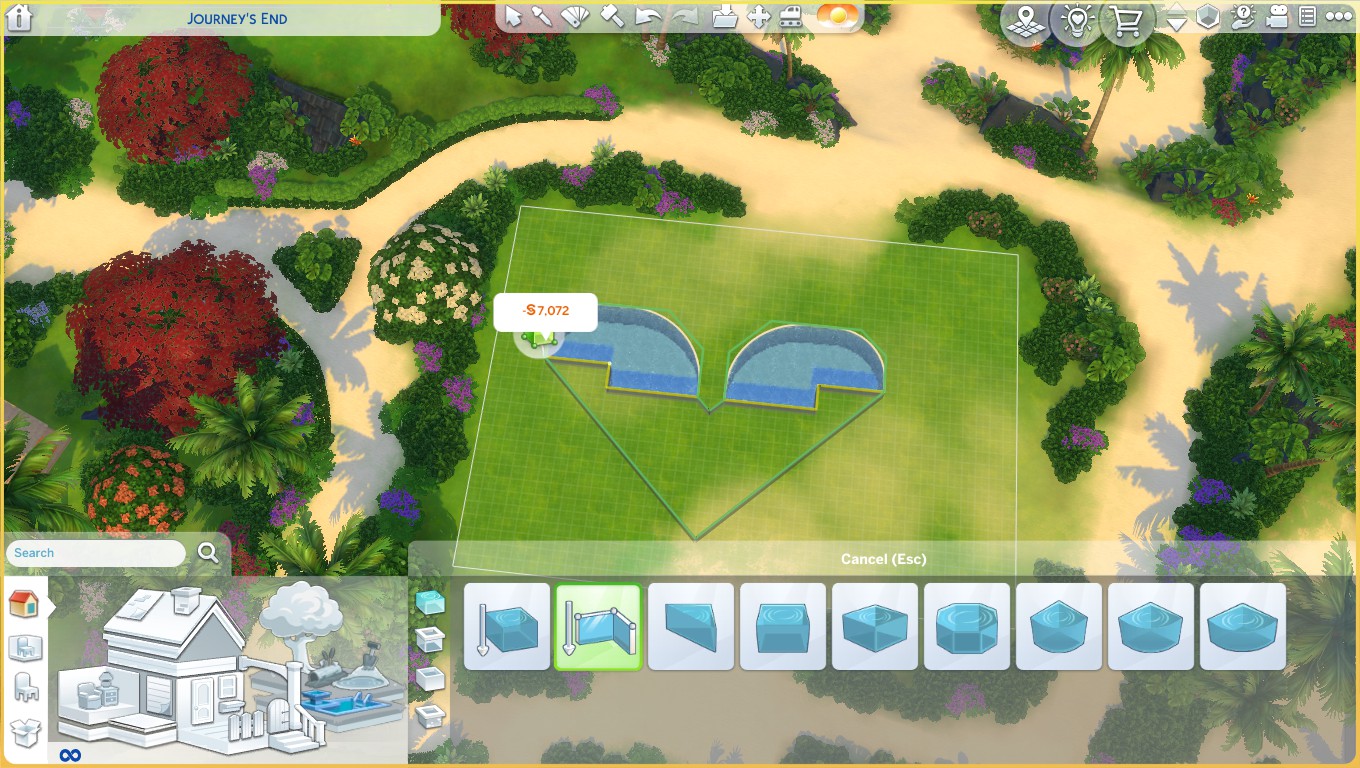
Task: Click the camera control icon
Action: click(x=1275, y=17)
